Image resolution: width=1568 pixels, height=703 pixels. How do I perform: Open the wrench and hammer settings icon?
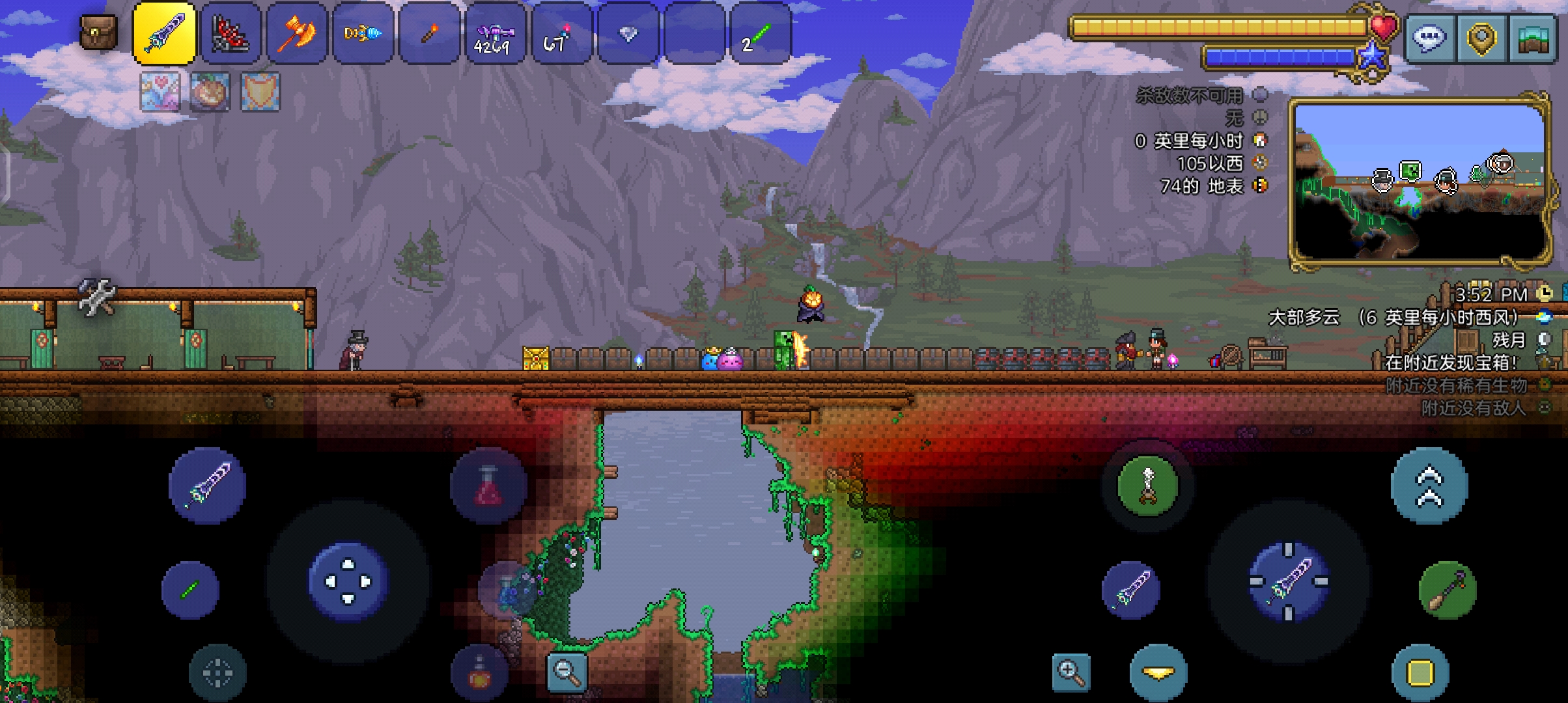point(97,297)
